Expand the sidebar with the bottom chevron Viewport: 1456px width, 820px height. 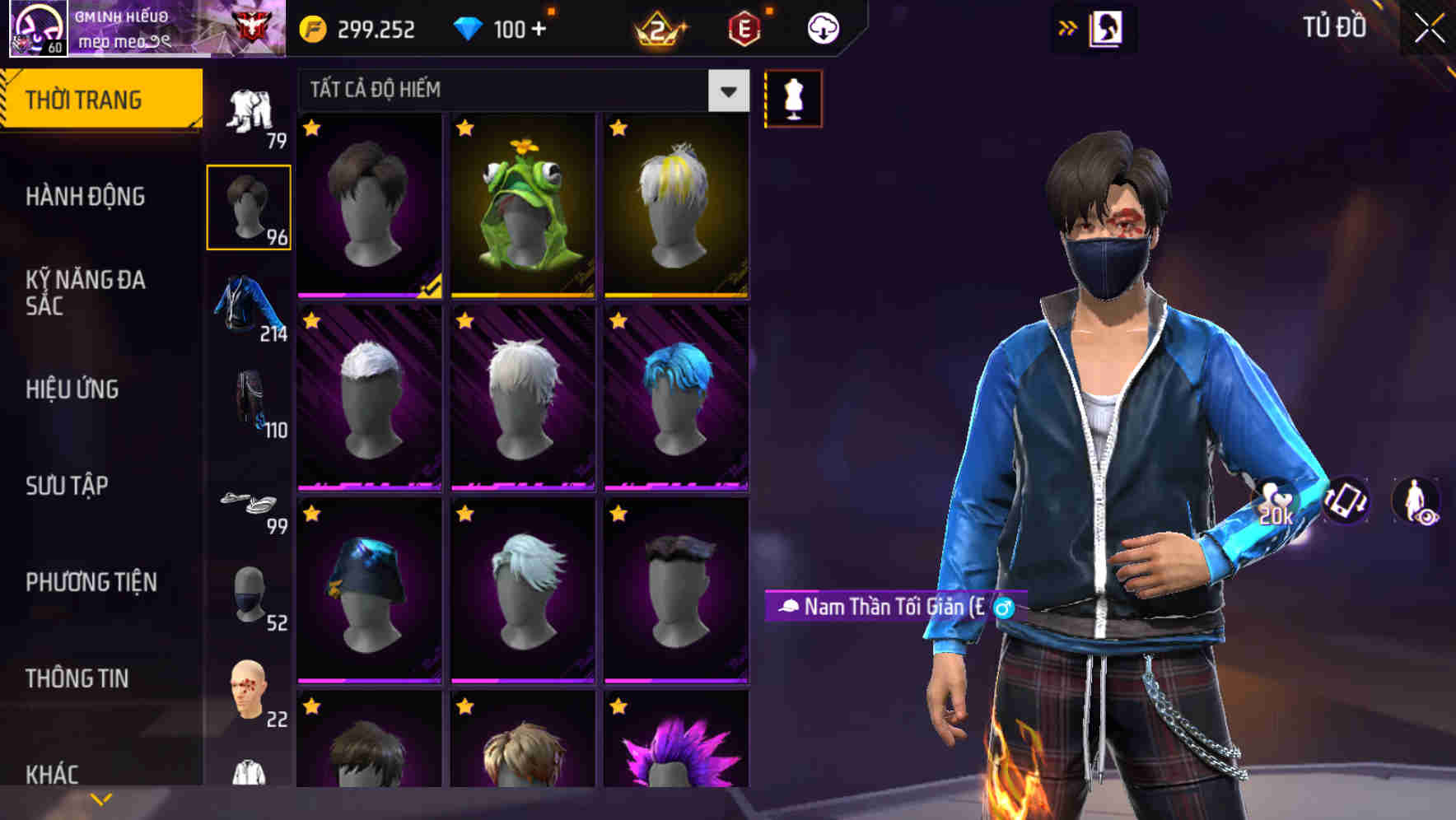101,798
